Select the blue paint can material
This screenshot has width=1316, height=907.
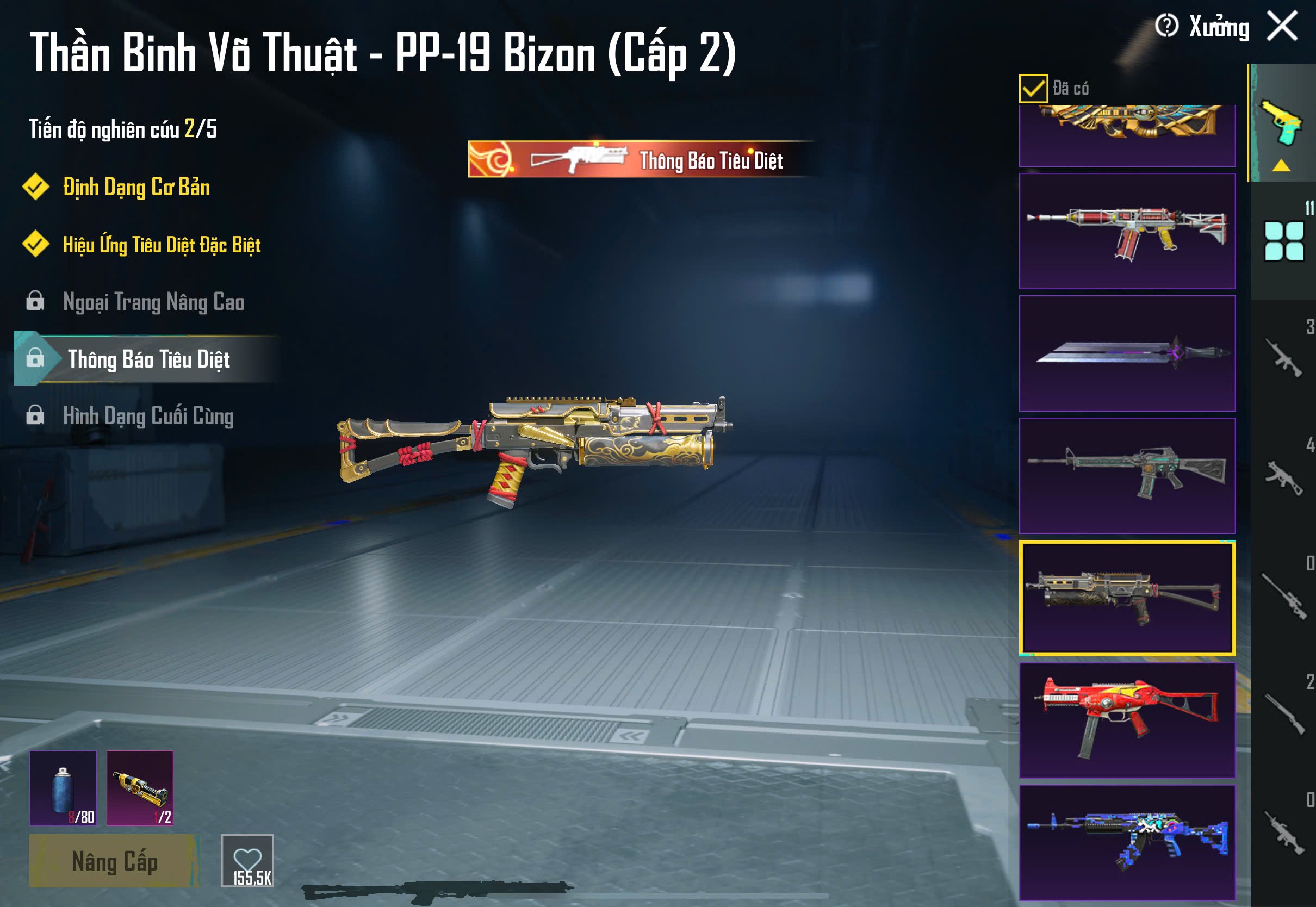(x=63, y=788)
